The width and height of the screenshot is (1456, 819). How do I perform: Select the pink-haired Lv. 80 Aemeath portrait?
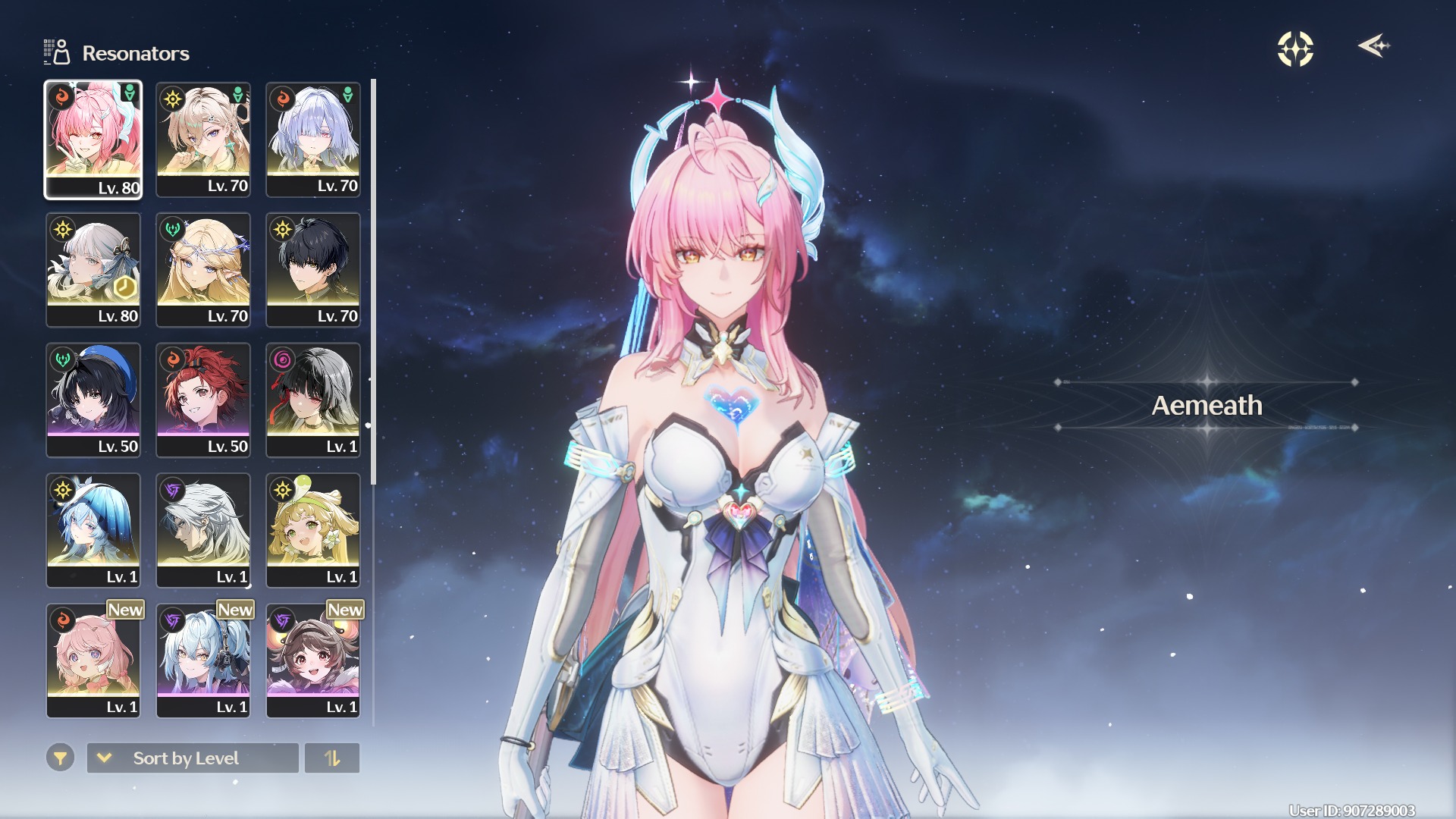click(93, 140)
